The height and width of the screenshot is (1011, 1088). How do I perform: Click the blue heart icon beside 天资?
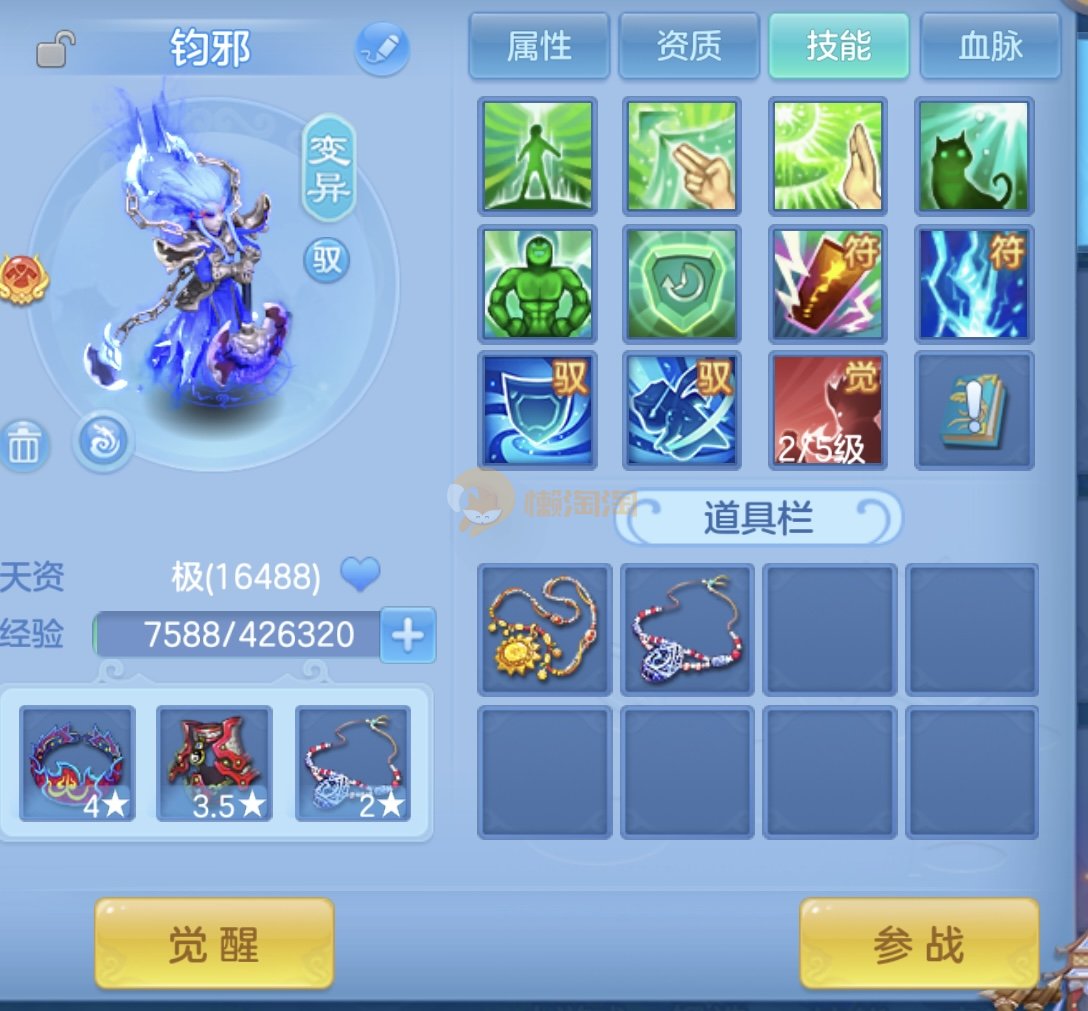pyautogui.click(x=360, y=575)
